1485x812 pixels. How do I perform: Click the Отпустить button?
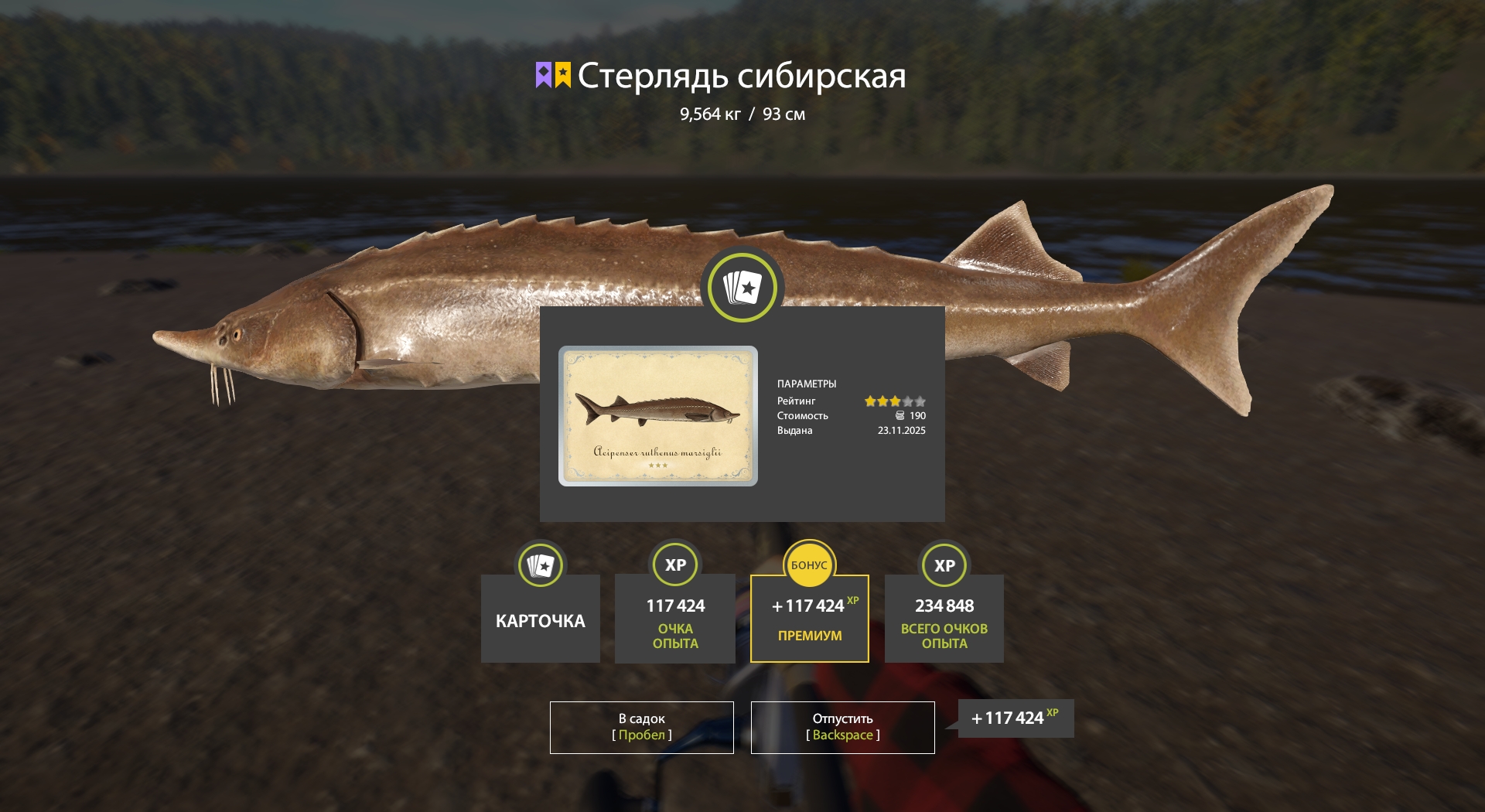(842, 727)
